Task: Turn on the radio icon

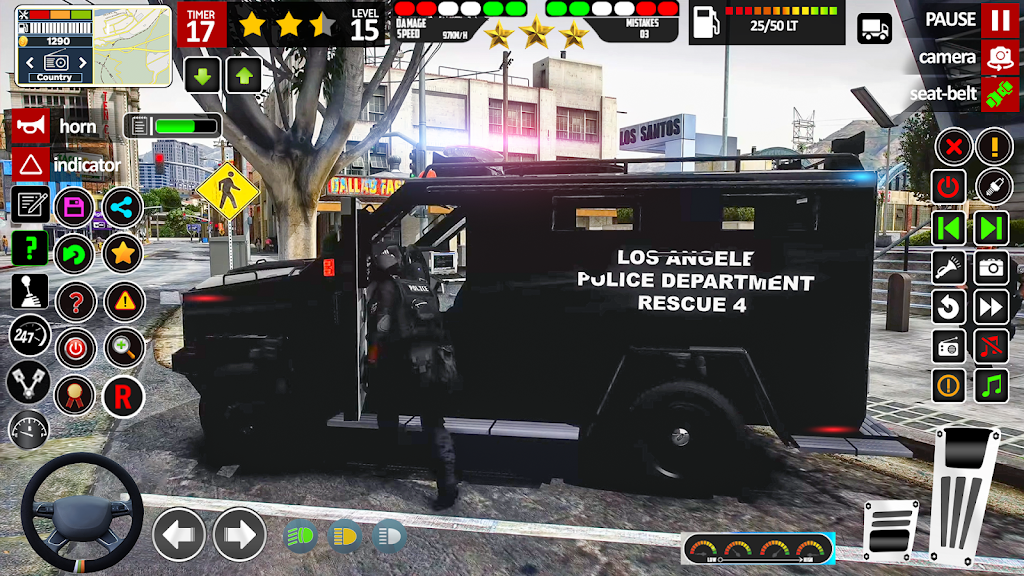Action: [949, 347]
